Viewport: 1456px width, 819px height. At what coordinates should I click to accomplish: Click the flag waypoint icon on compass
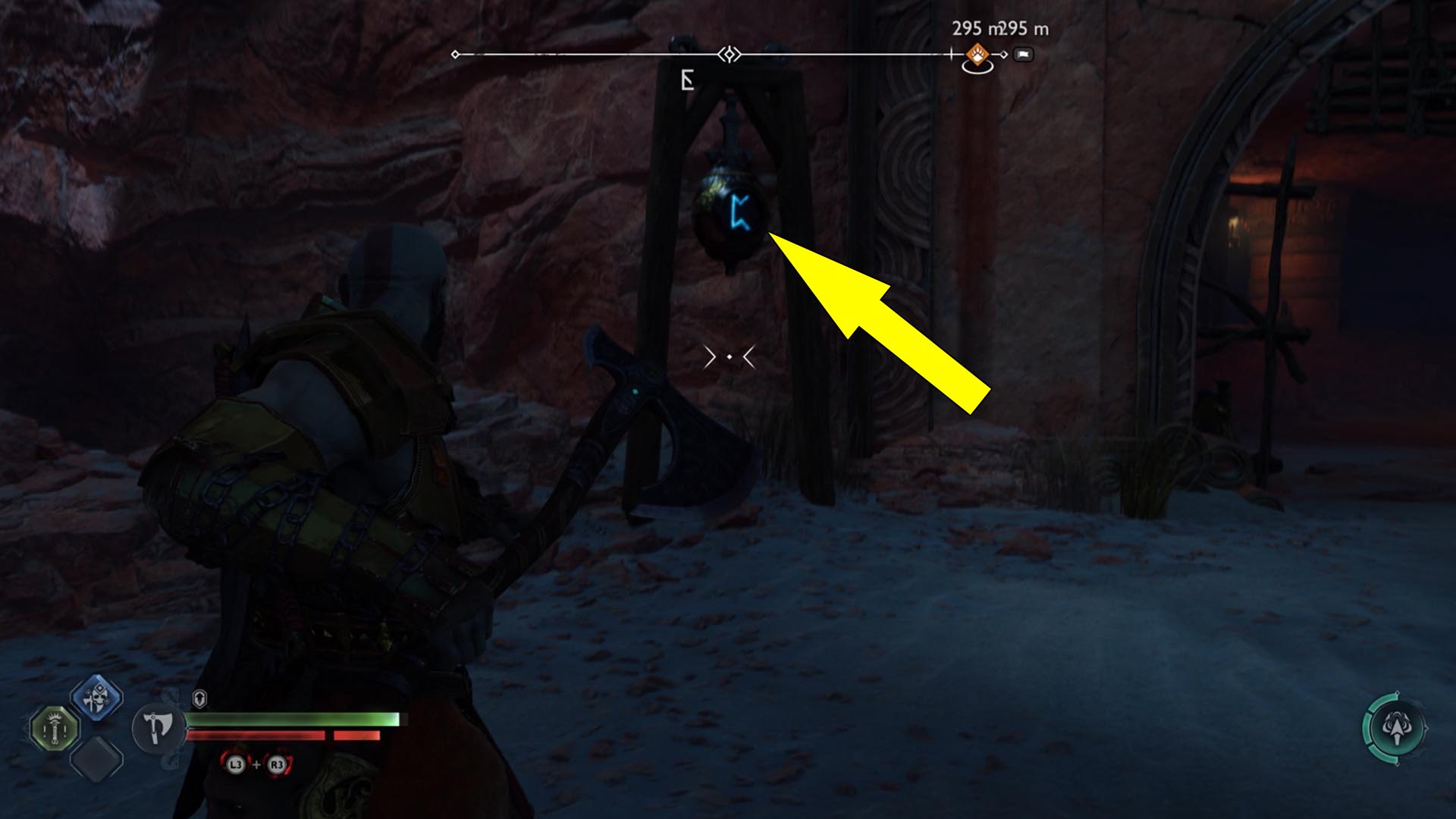click(1024, 55)
